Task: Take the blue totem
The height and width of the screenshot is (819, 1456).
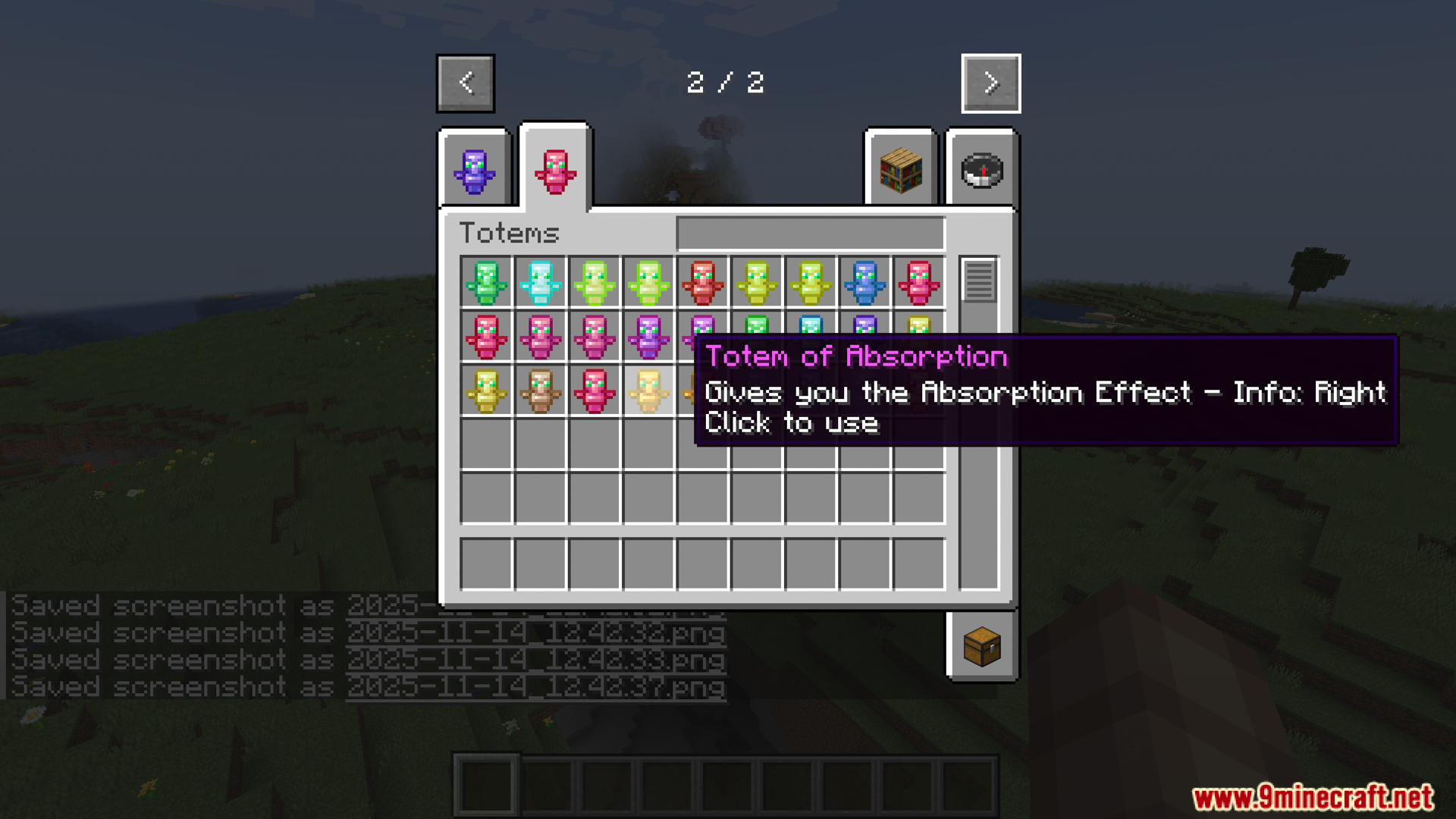Action: (864, 282)
